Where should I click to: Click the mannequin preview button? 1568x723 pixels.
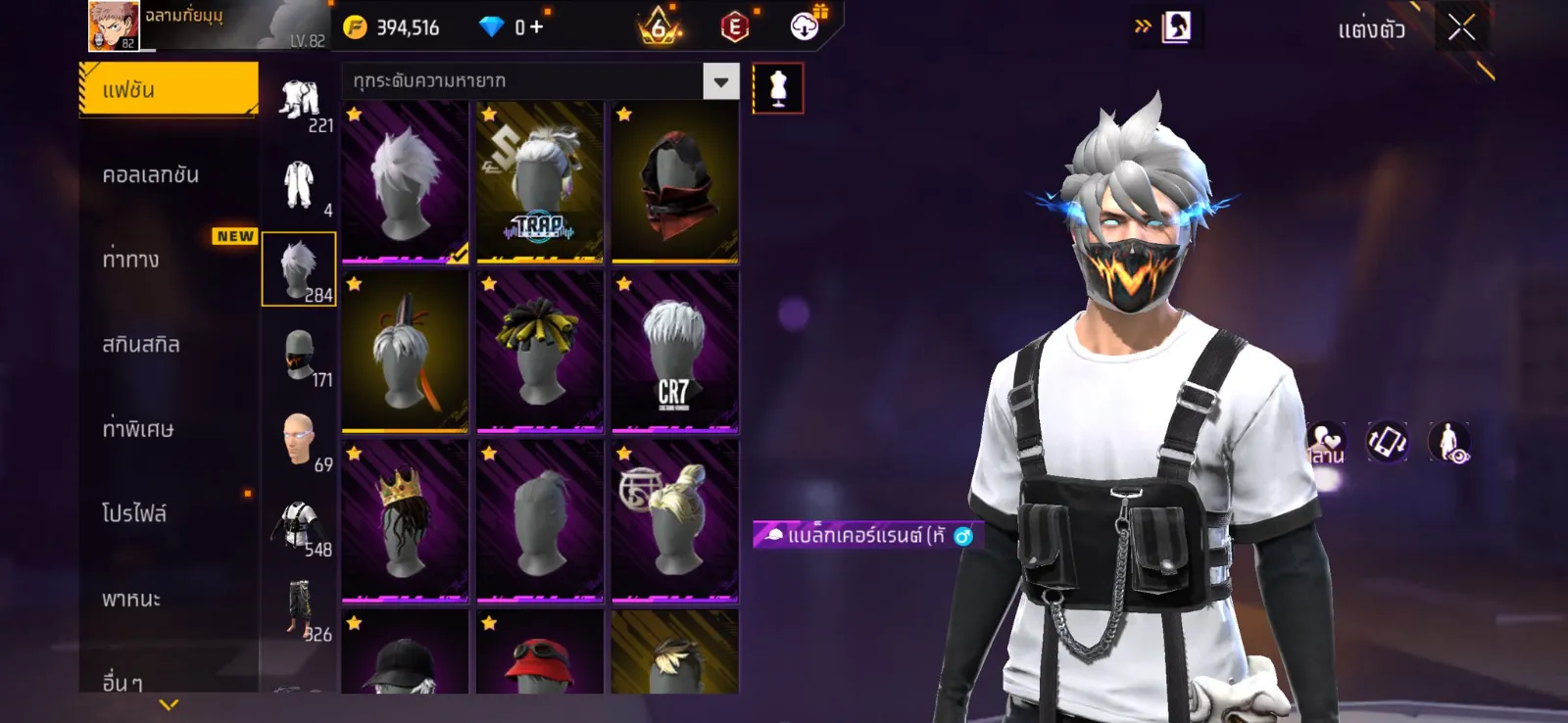point(778,88)
